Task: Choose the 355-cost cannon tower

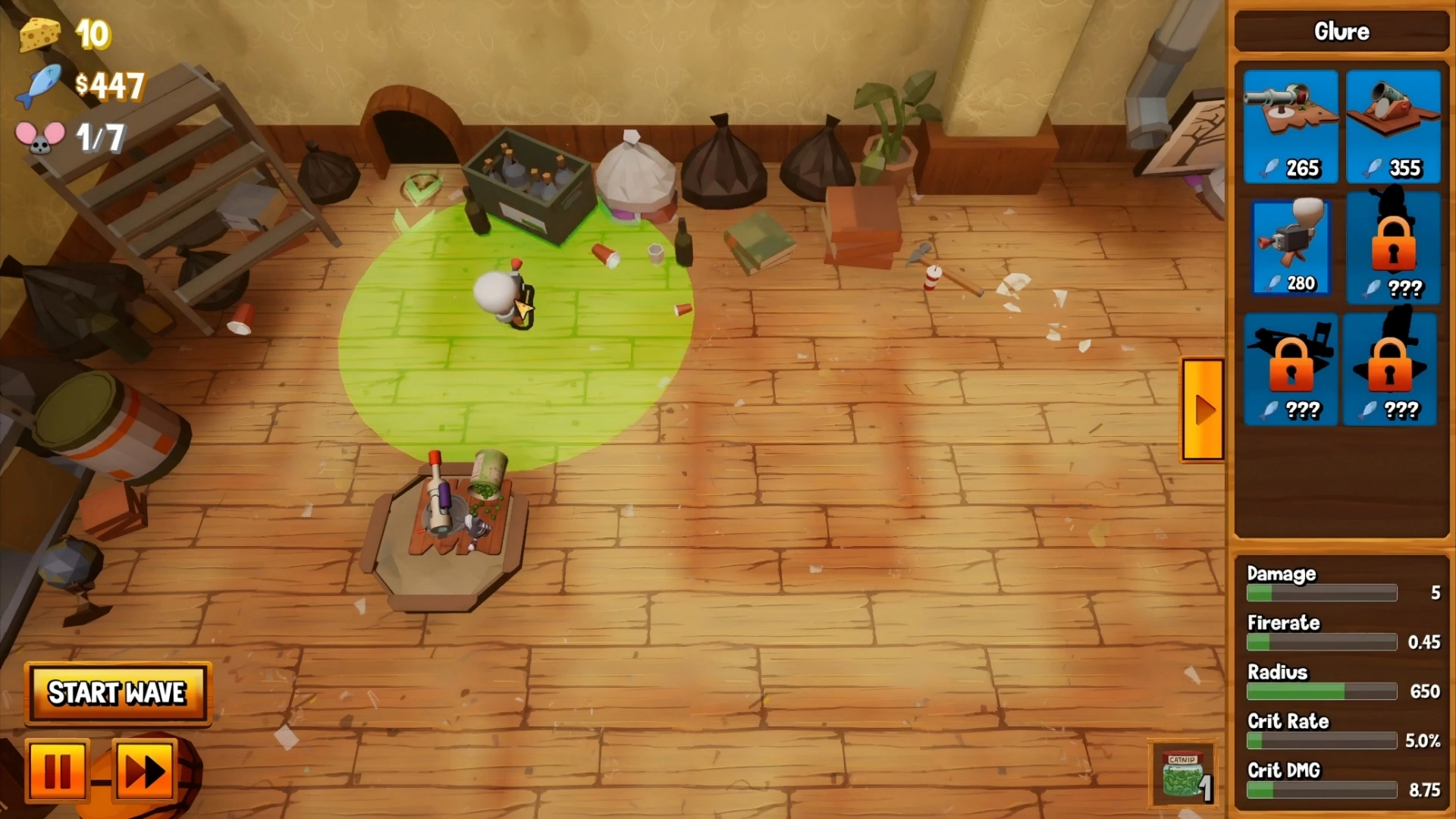Action: pyautogui.click(x=1393, y=126)
